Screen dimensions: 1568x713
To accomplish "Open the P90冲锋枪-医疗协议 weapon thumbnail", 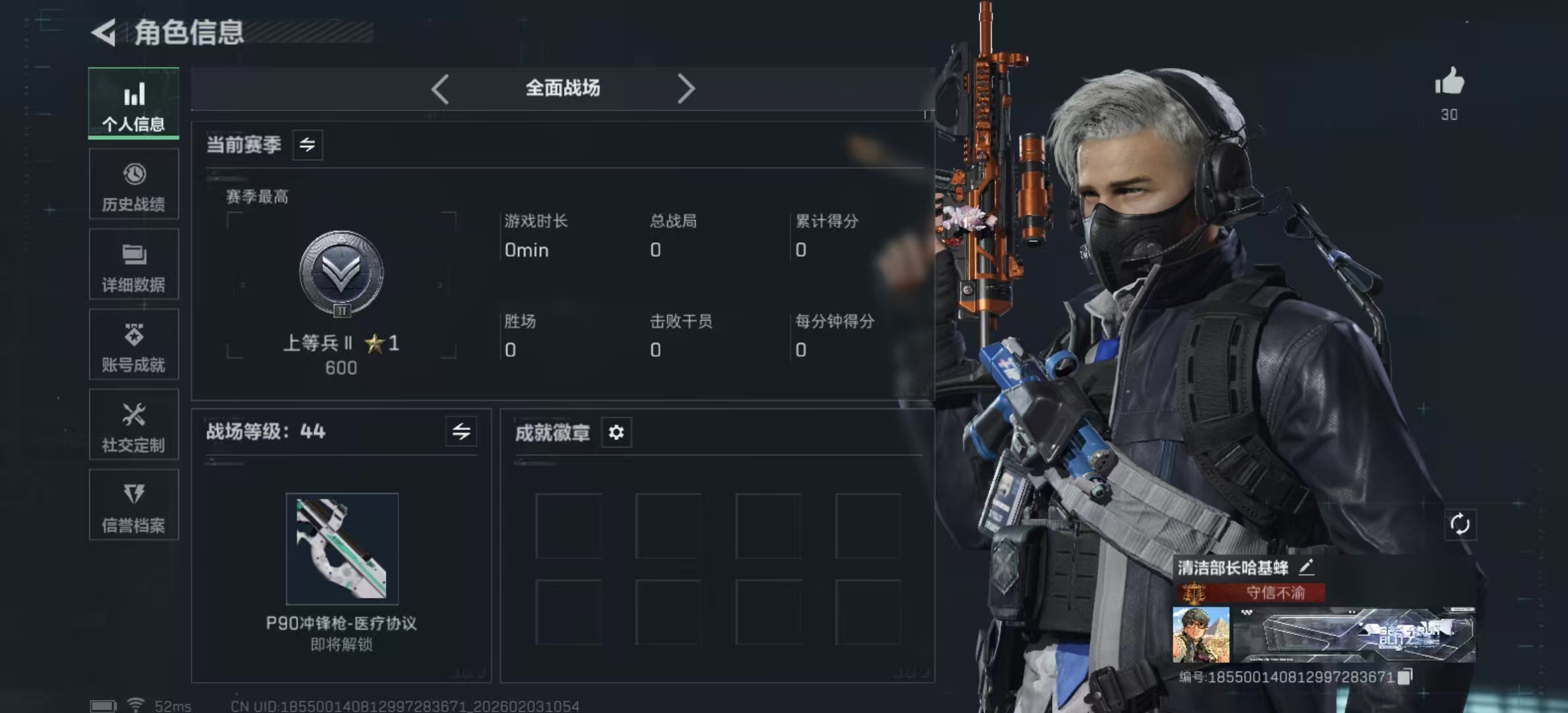I will (342, 548).
